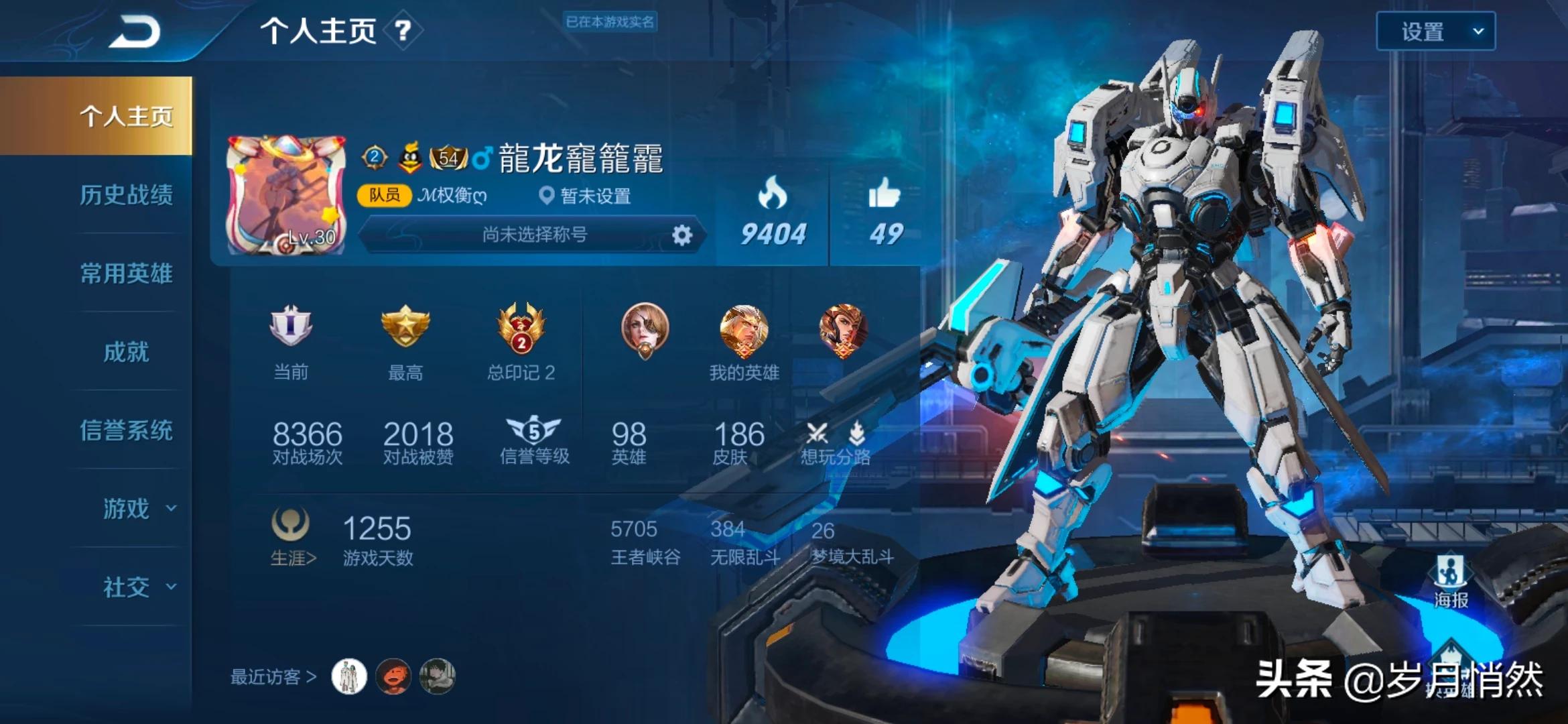Go back using the return arrow

pos(135,32)
